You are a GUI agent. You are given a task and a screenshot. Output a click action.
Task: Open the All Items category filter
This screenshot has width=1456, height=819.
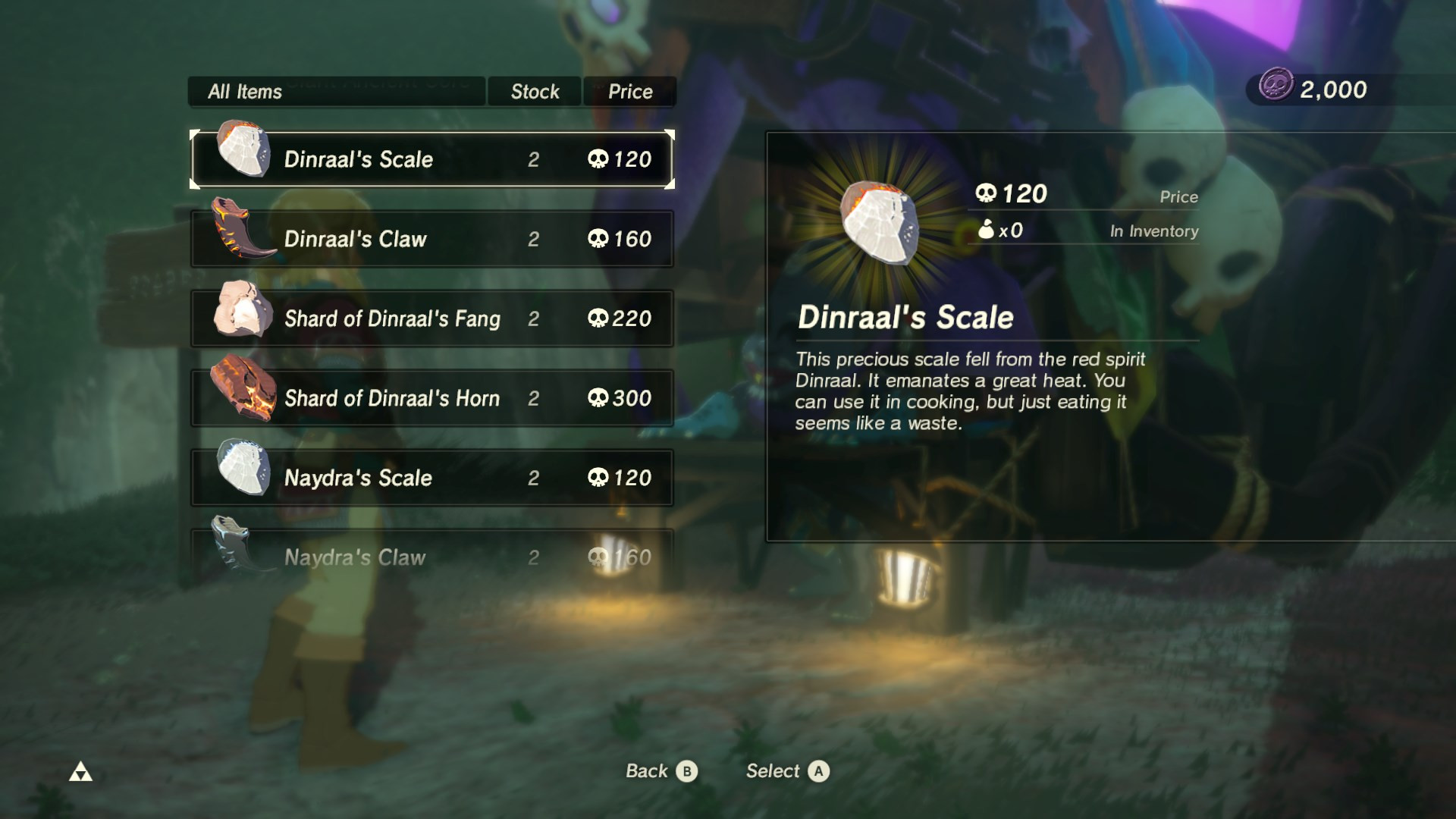336,91
